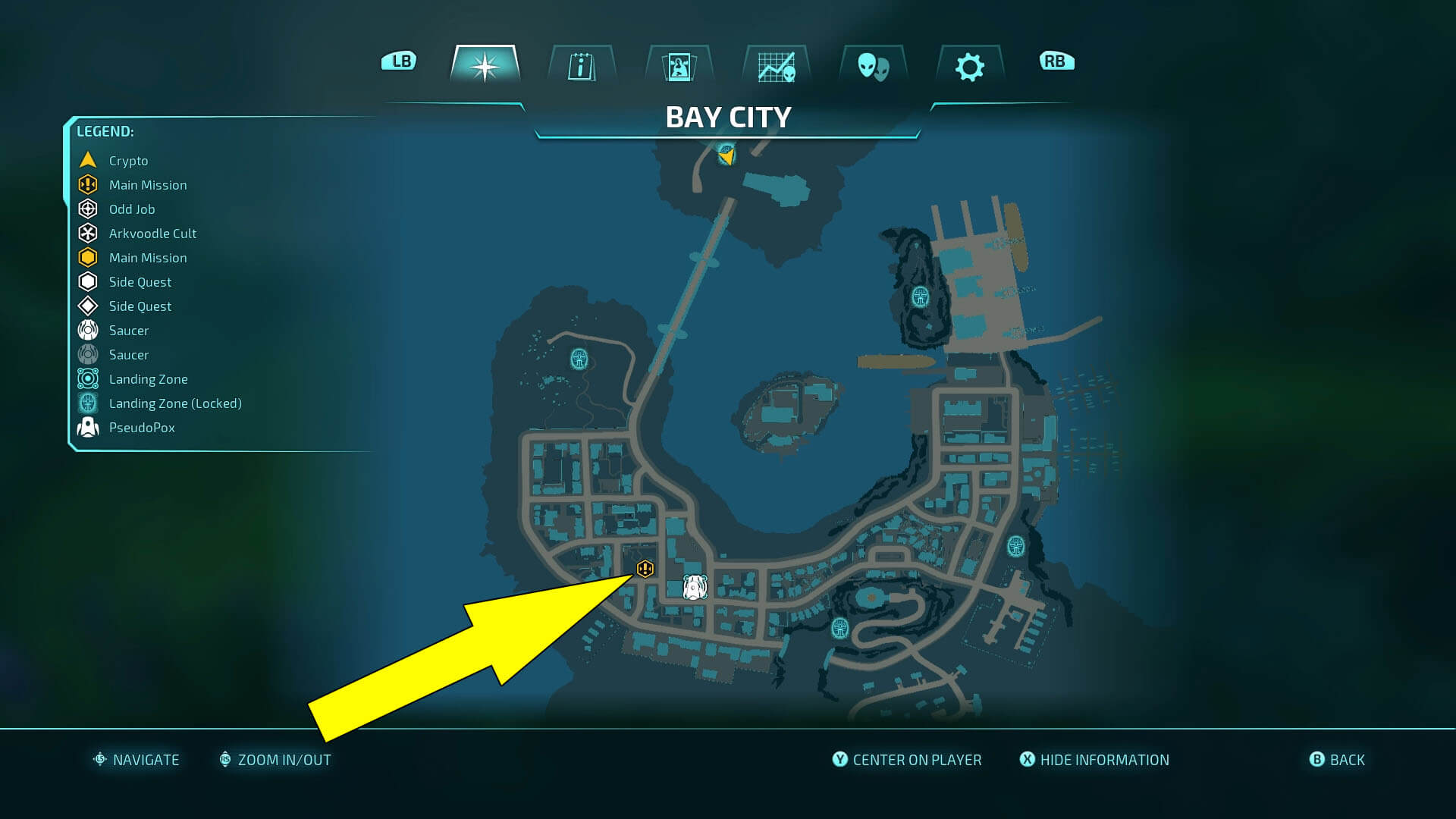Click the Zoom In/Out control
Viewport: 1456px width, 819px height.
coord(275,759)
